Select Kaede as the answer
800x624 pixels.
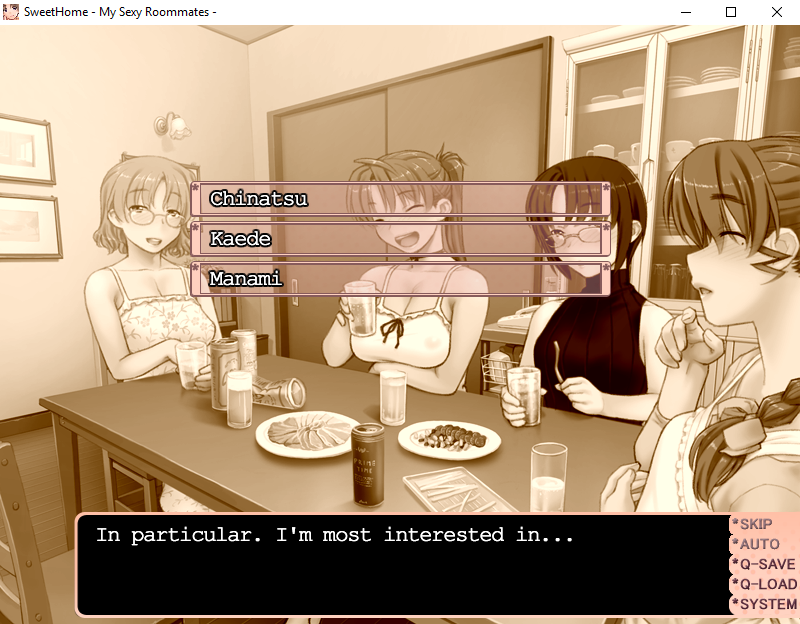click(400, 239)
